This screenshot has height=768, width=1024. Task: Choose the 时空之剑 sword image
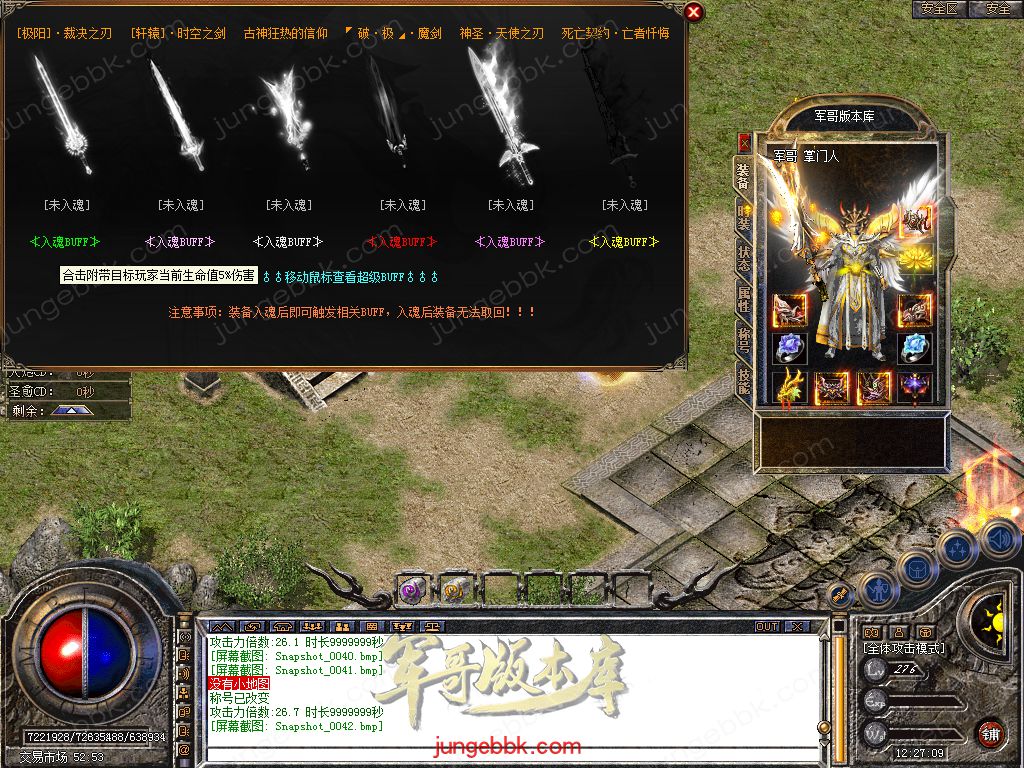[177, 115]
